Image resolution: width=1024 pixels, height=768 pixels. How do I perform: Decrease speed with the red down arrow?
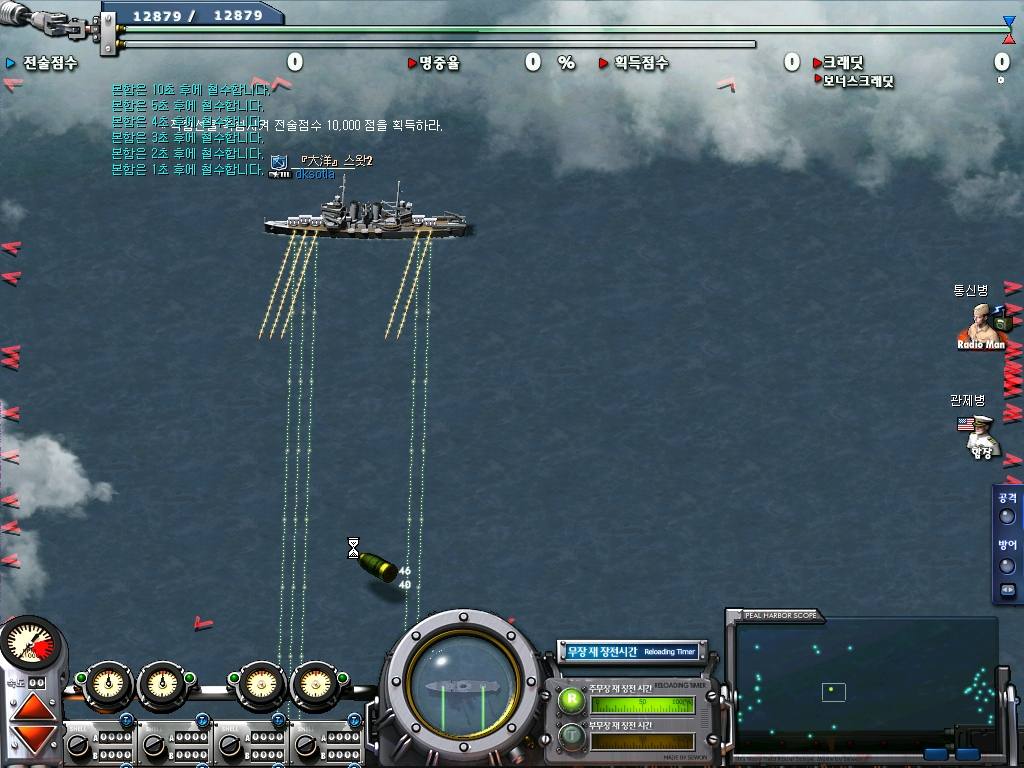(x=33, y=740)
